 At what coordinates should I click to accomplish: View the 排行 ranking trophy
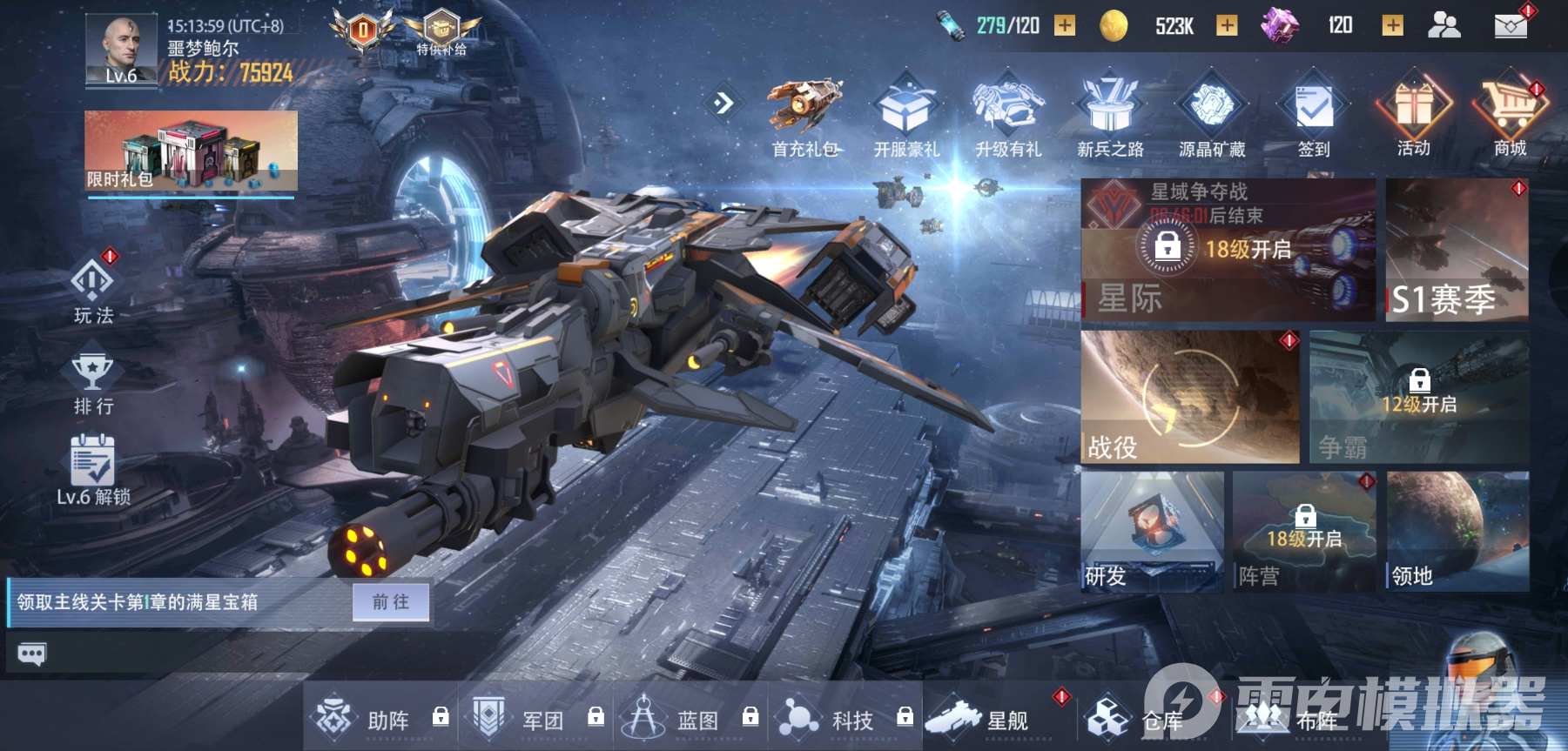(x=93, y=380)
